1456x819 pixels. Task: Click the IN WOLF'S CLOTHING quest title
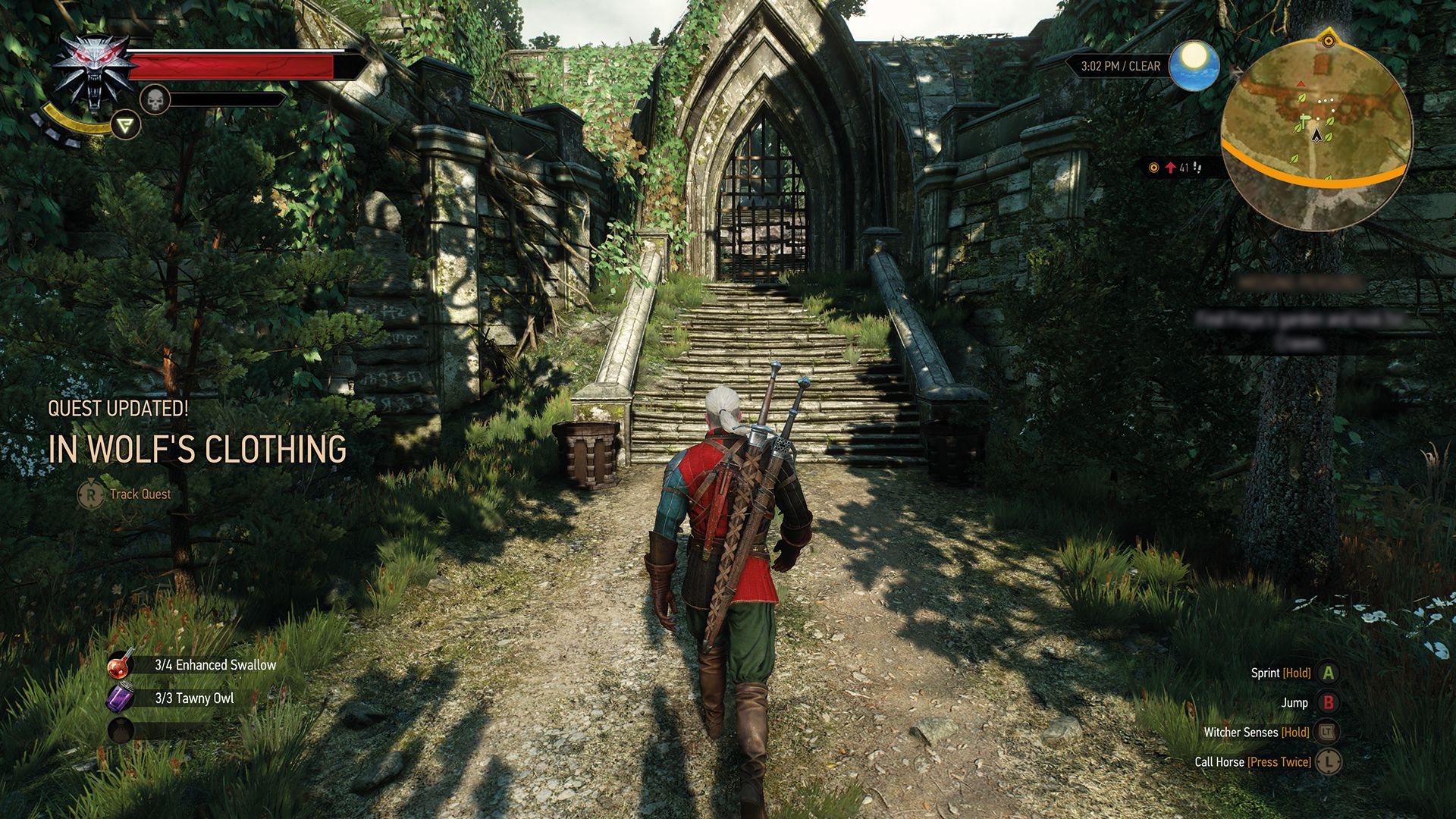click(199, 449)
